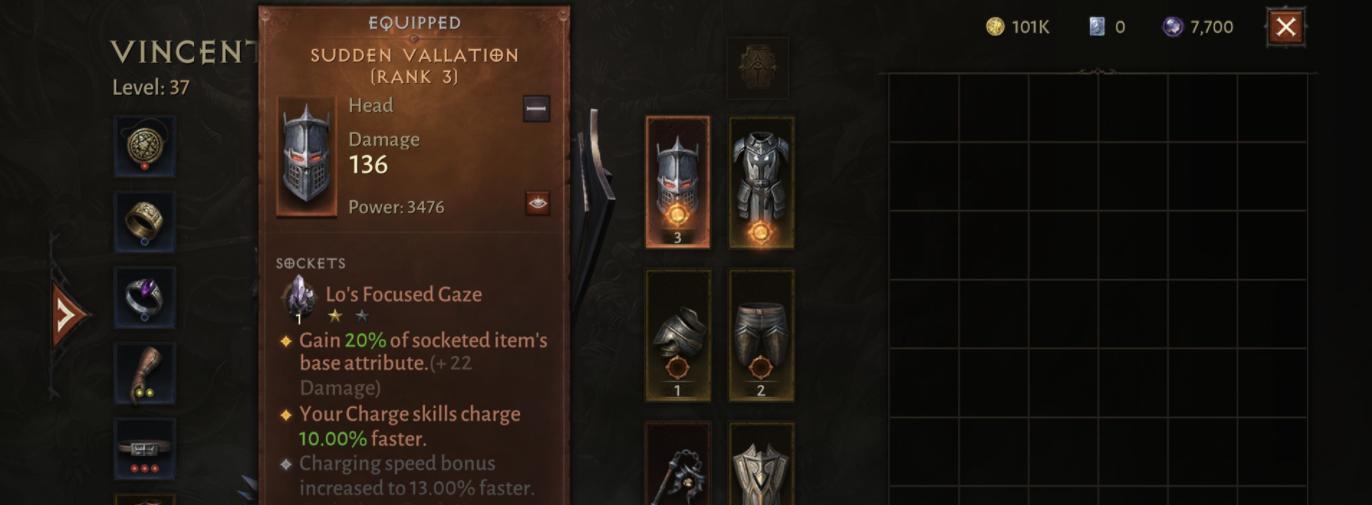Select the gold ring slot

[x=145, y=221]
